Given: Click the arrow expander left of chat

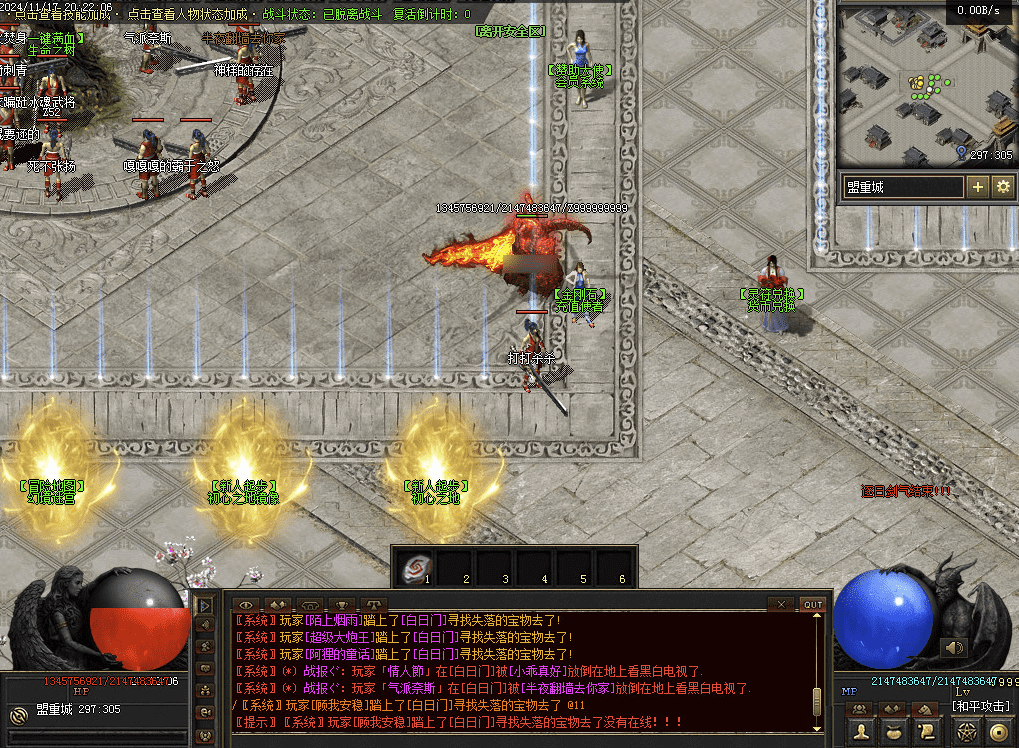Looking at the screenshot, I should coord(205,605).
